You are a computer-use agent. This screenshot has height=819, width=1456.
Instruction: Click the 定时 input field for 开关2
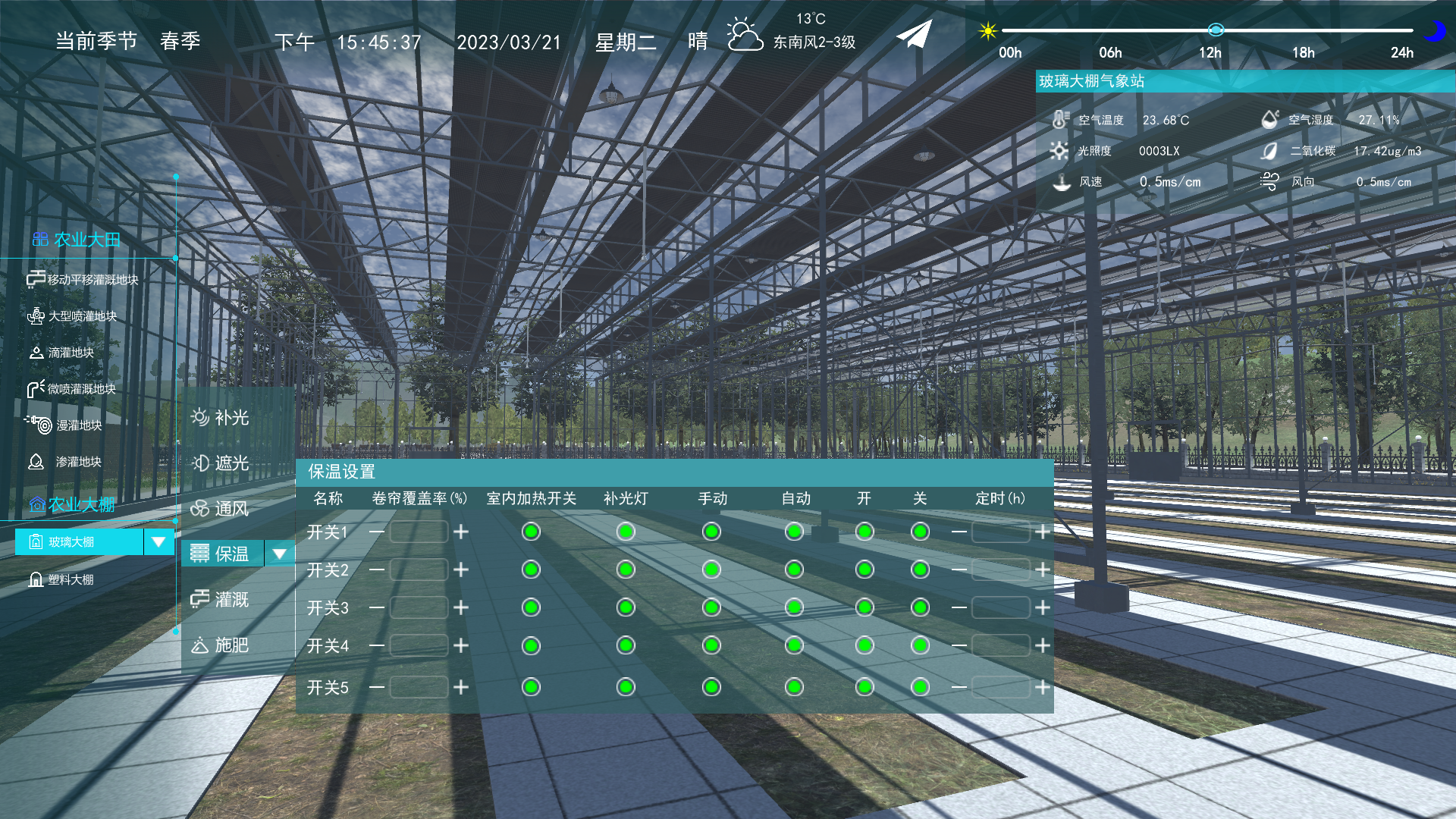pyautogui.click(x=1000, y=570)
